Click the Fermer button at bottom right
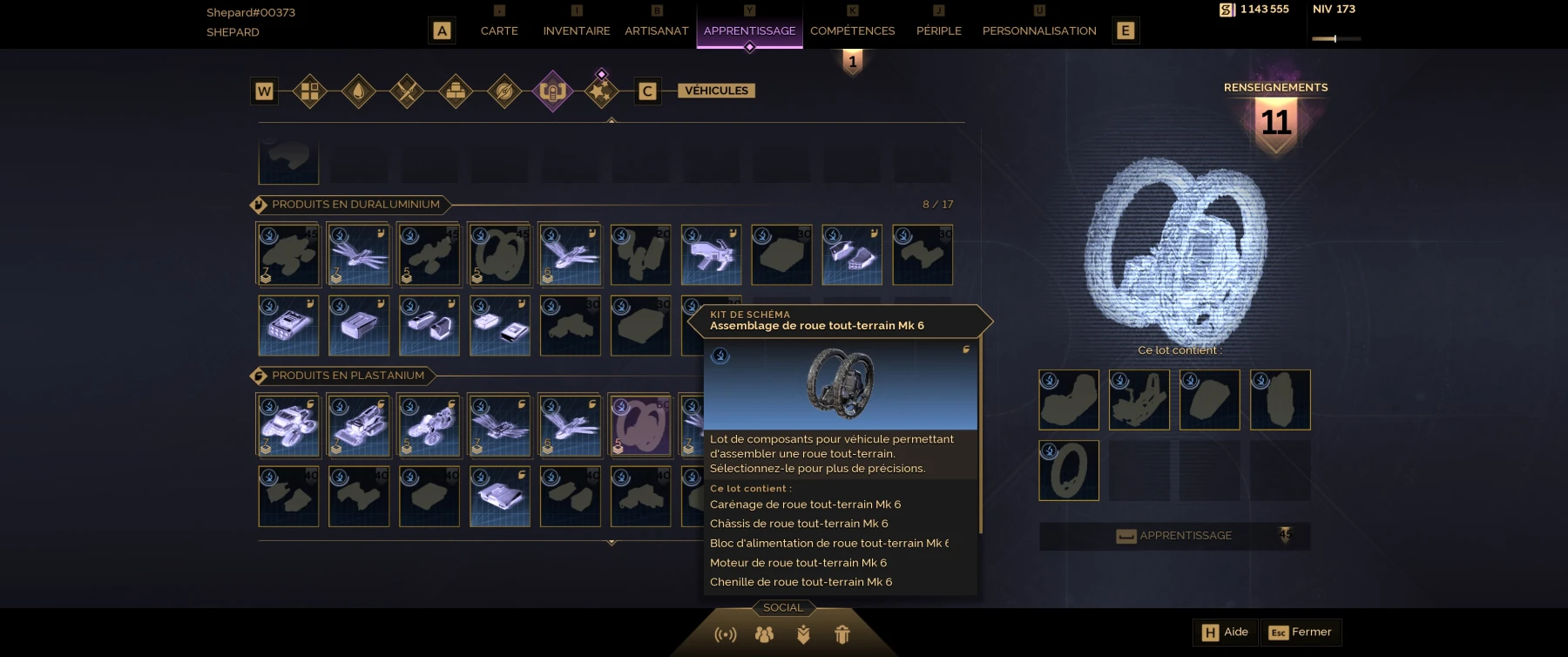 (x=1303, y=632)
